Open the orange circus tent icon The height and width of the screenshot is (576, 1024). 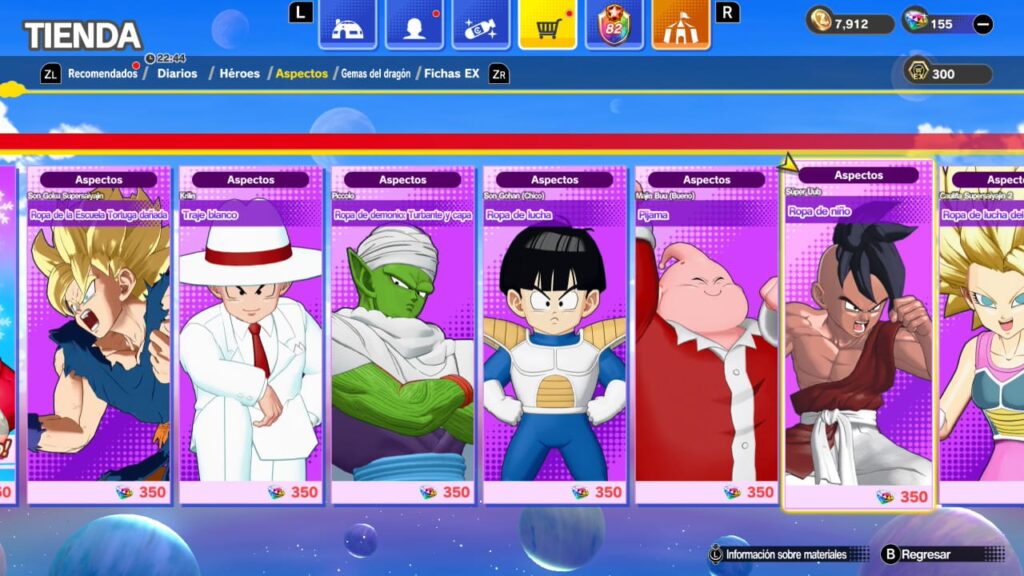(681, 25)
